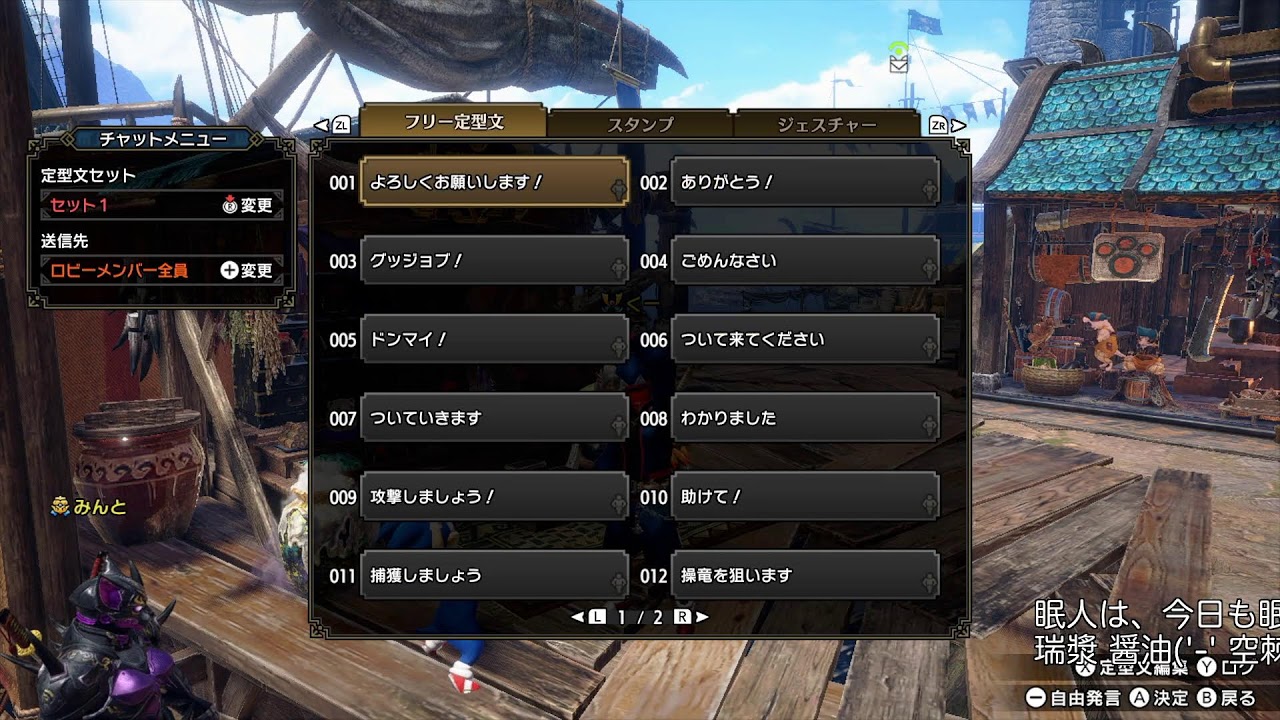
Task: Change the セット1 phrase set
Action: (160, 205)
